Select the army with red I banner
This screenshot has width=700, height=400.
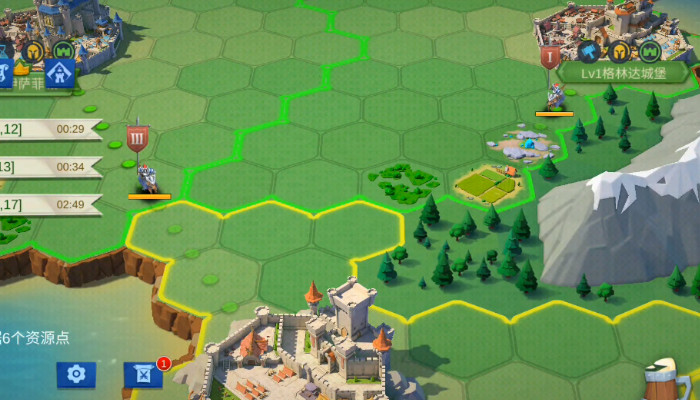[554, 95]
